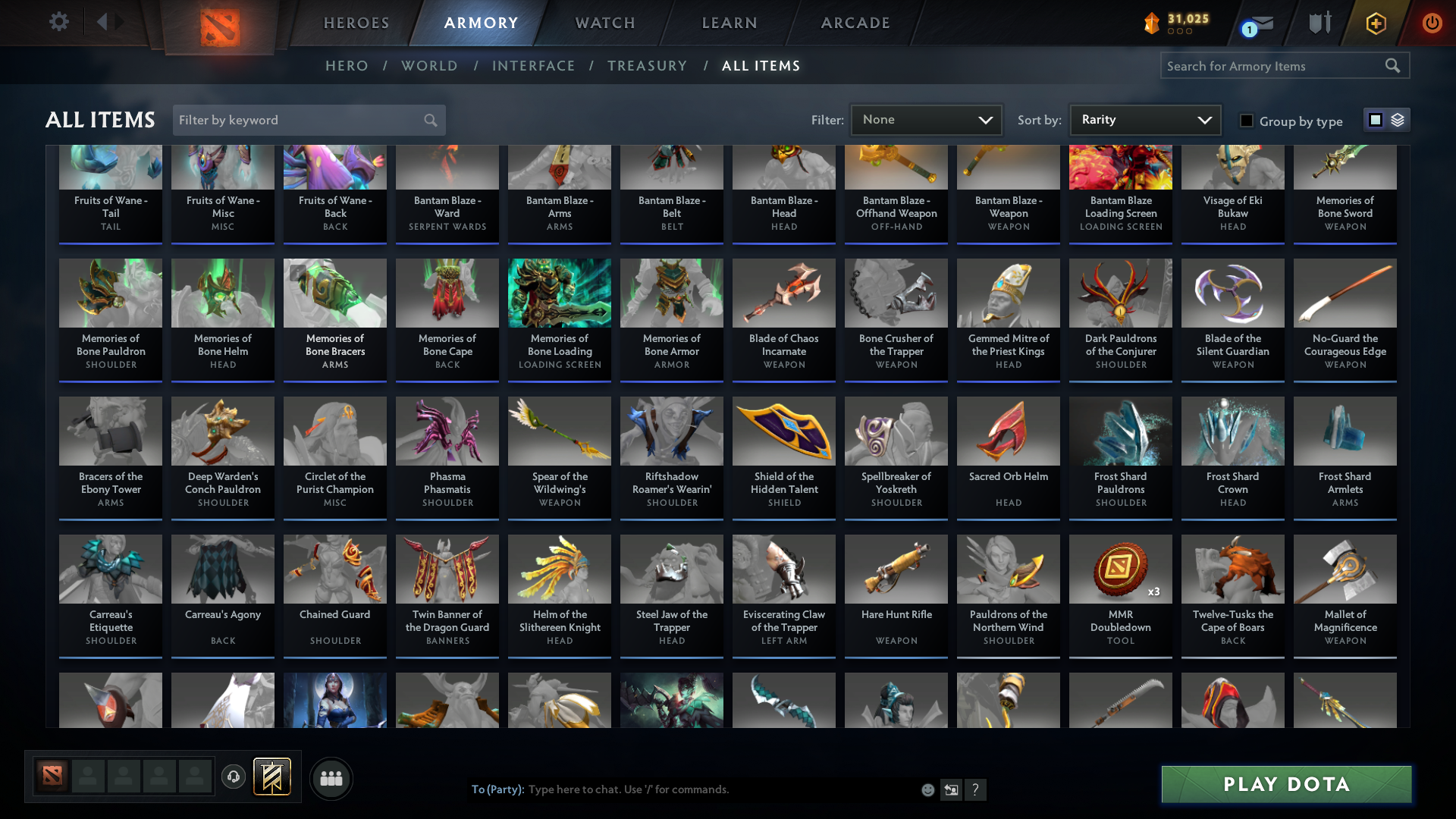Open the Sort by Rarity dropdown

click(1144, 119)
